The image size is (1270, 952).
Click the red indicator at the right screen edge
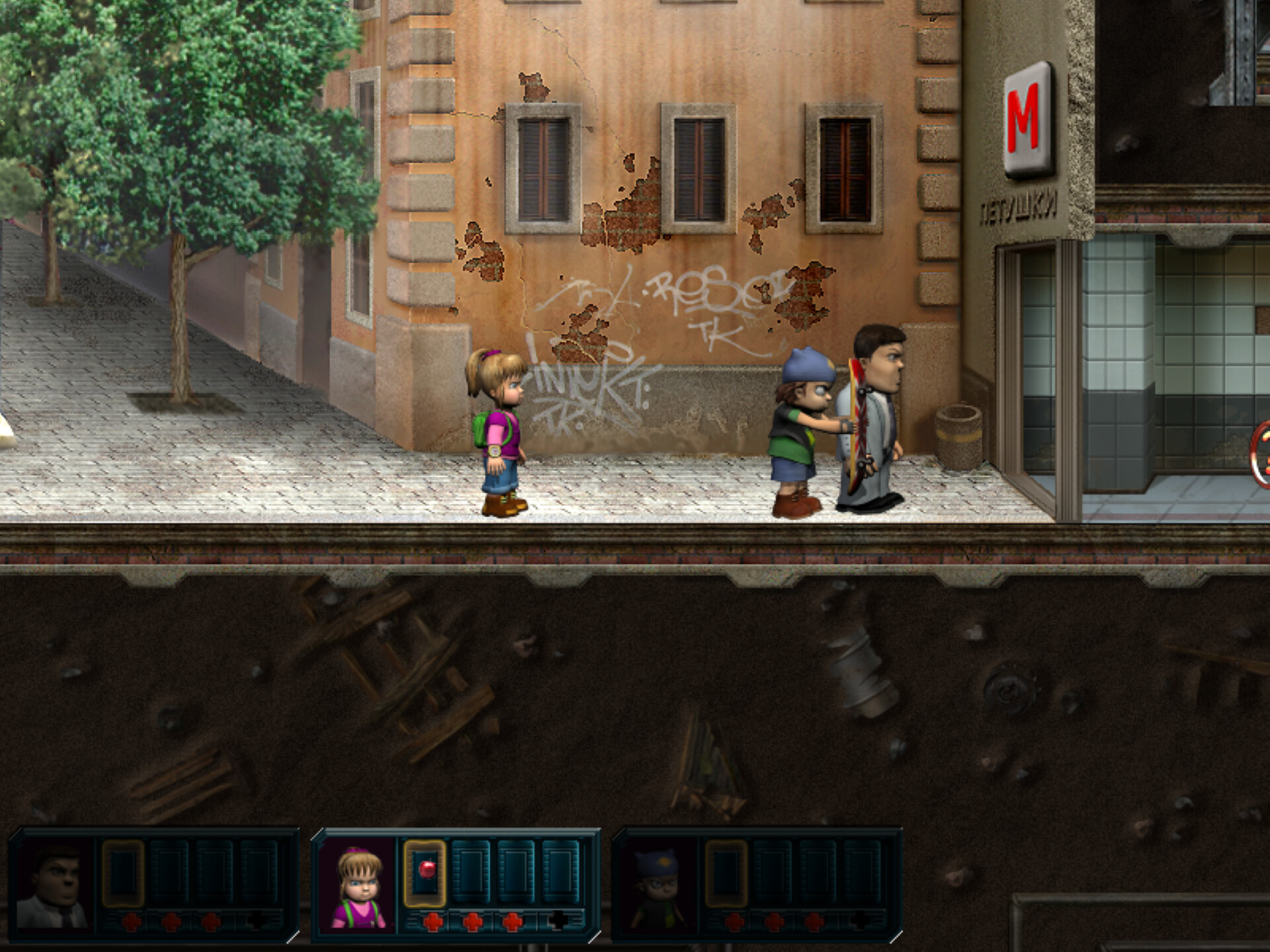coord(1263,455)
